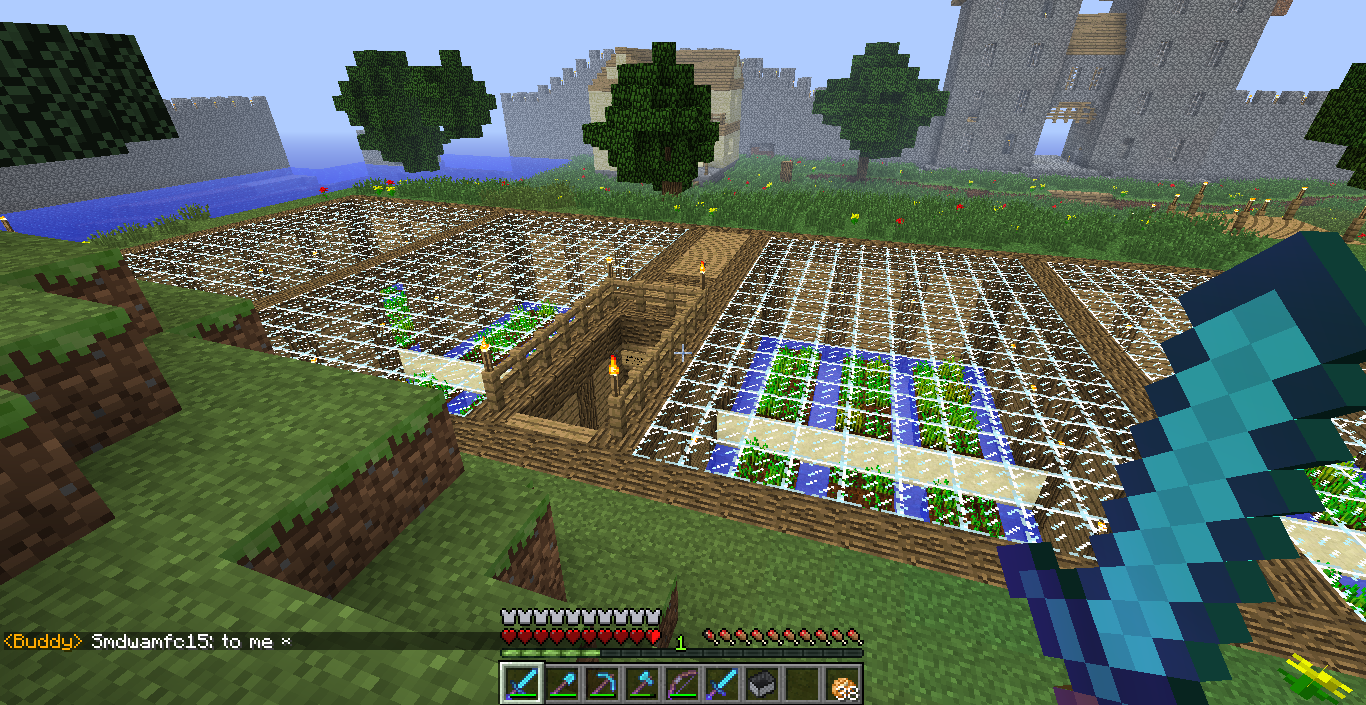Viewport: 1366px width, 705px height.
Task: Switch to the diamond axe slot
Action: [x=642, y=684]
